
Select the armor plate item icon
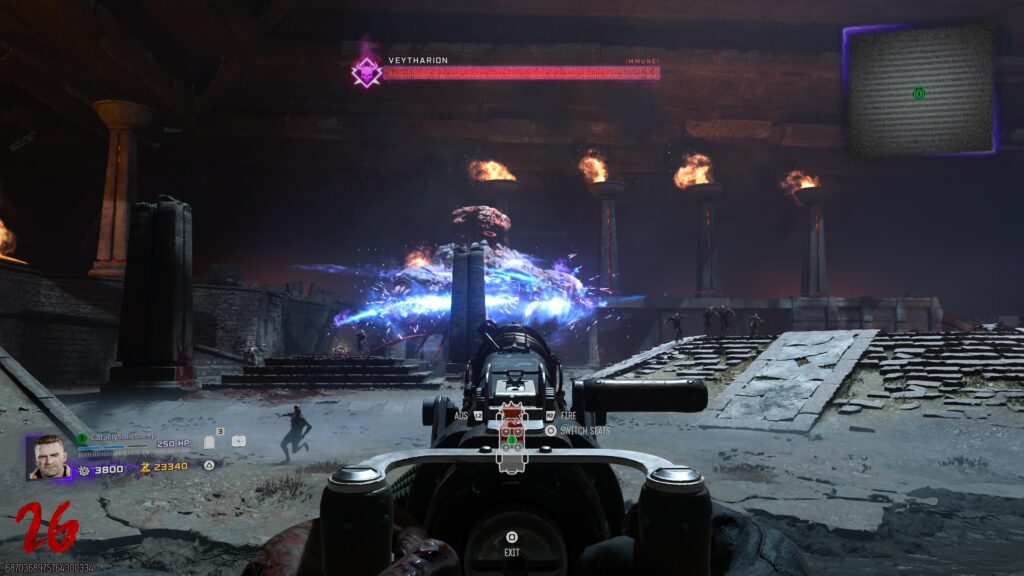[x=210, y=441]
